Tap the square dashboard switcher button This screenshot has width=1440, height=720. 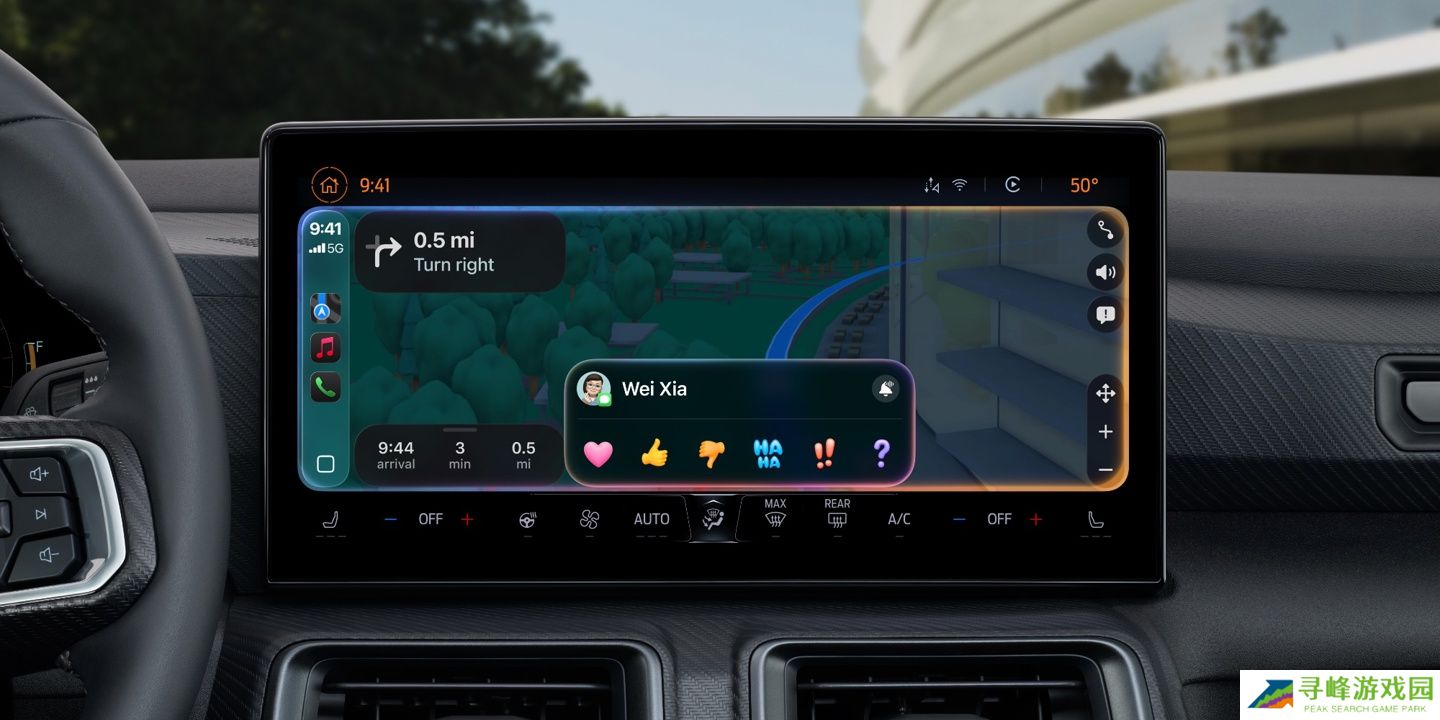click(x=325, y=464)
